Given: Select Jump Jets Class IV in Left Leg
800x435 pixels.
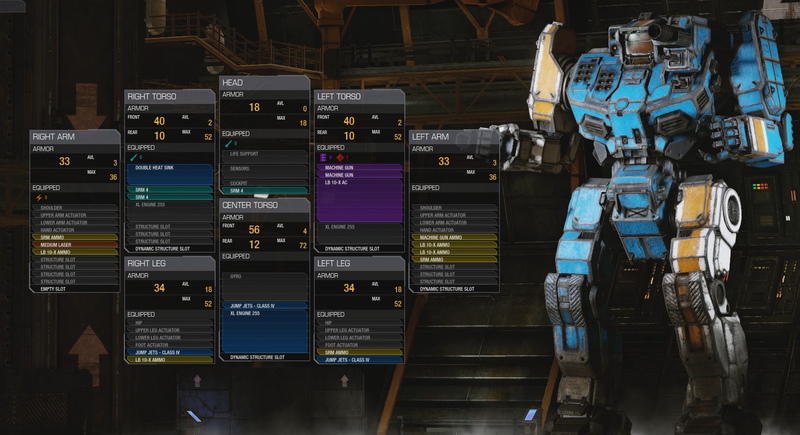Looking at the screenshot, I should click(x=358, y=359).
